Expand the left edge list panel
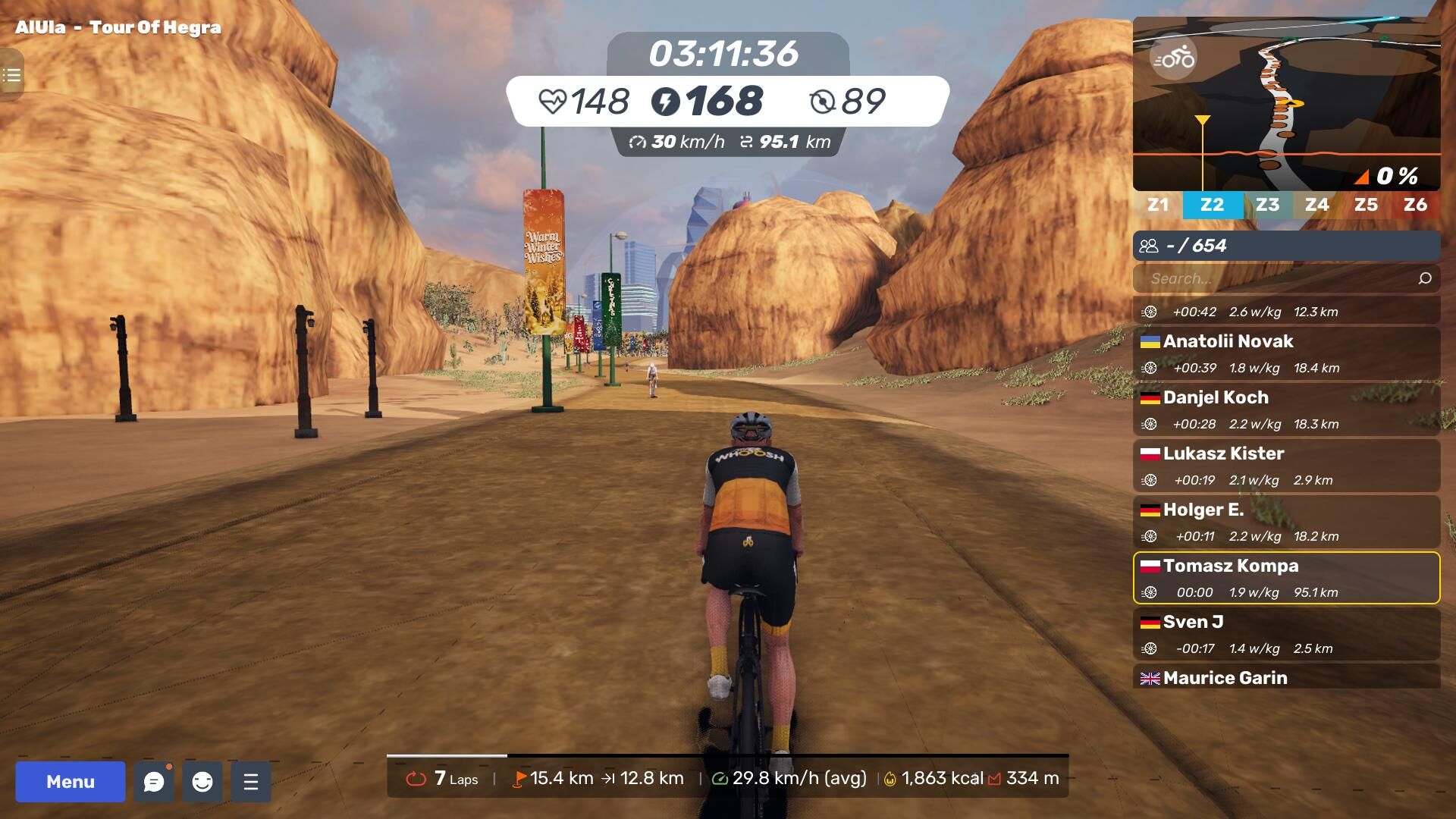Image resolution: width=1456 pixels, height=819 pixels. 11,75
